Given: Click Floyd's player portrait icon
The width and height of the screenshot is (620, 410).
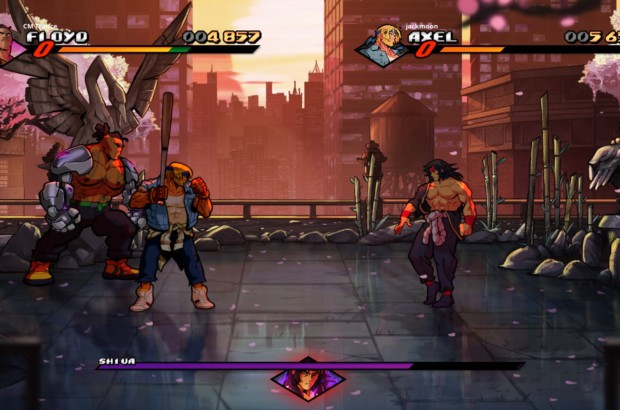Looking at the screenshot, I should tap(8, 42).
